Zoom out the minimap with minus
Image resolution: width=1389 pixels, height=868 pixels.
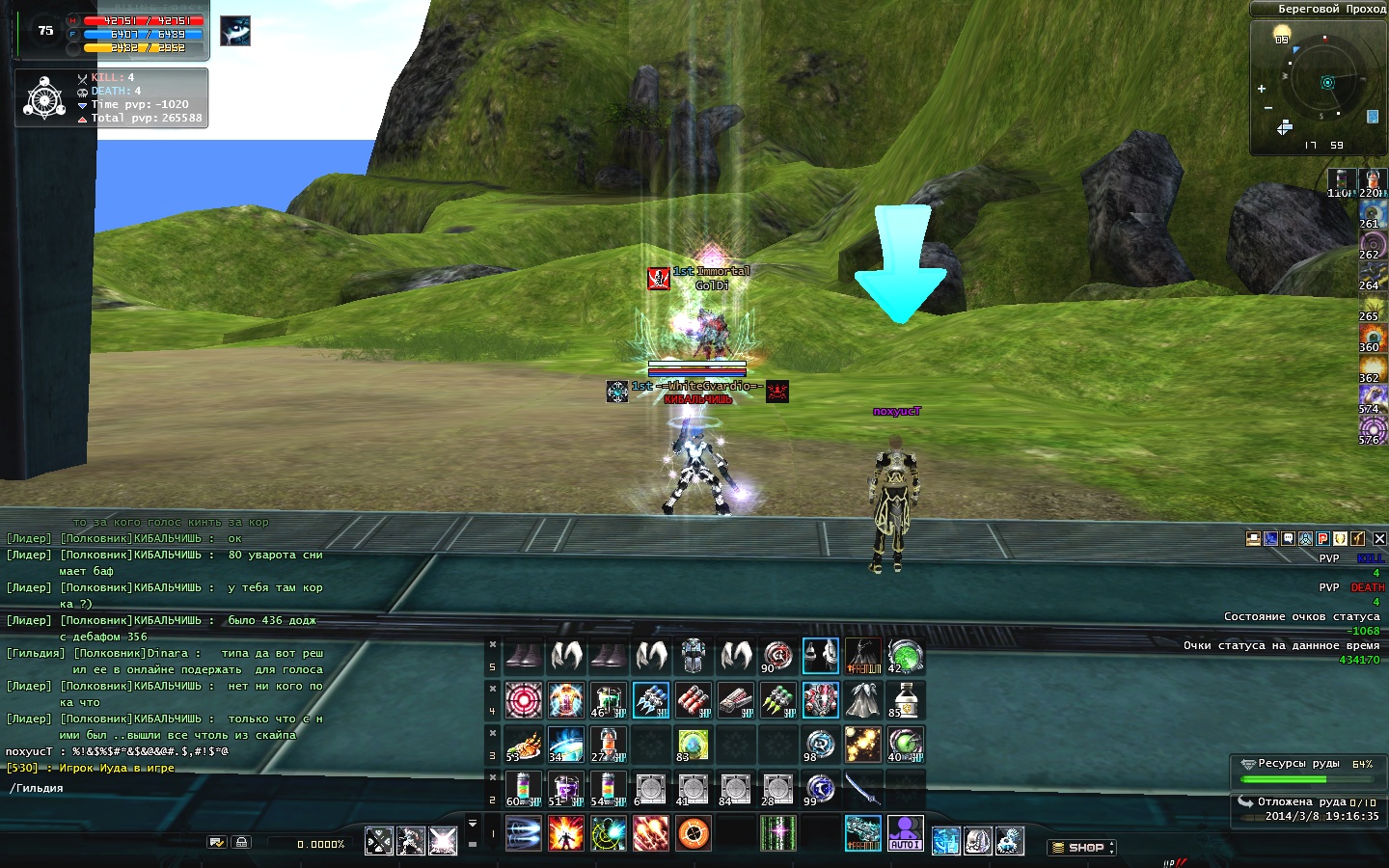tap(1267, 107)
